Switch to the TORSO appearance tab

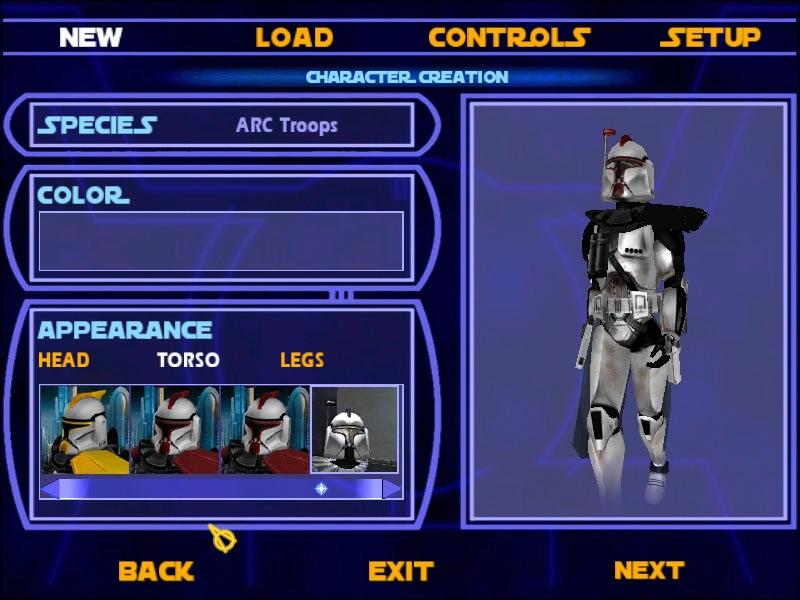[188, 360]
